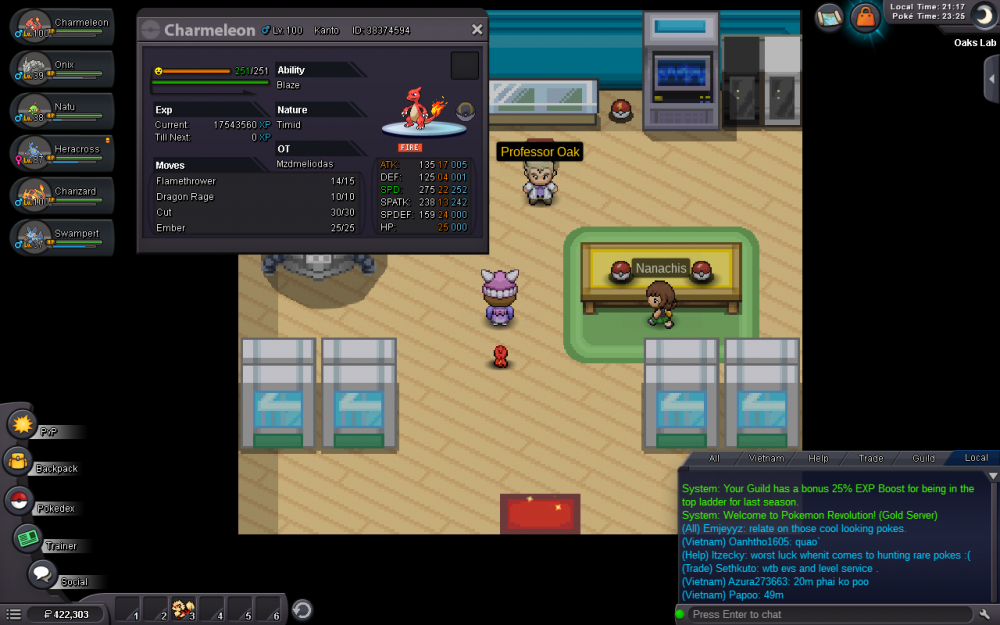Use the Arcanine mount in hotbar slot 3
Screen dimensions: 1000x625
coord(183,609)
